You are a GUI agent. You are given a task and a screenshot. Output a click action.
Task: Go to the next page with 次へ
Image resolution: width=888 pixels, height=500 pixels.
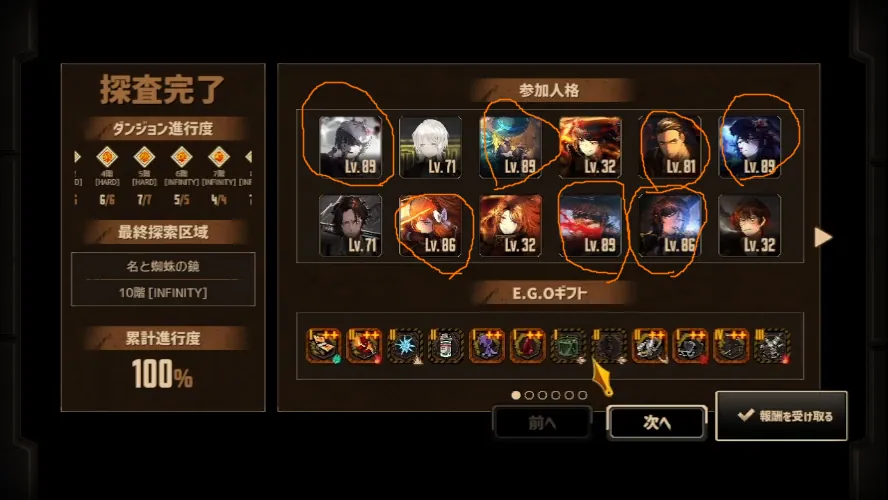click(655, 422)
